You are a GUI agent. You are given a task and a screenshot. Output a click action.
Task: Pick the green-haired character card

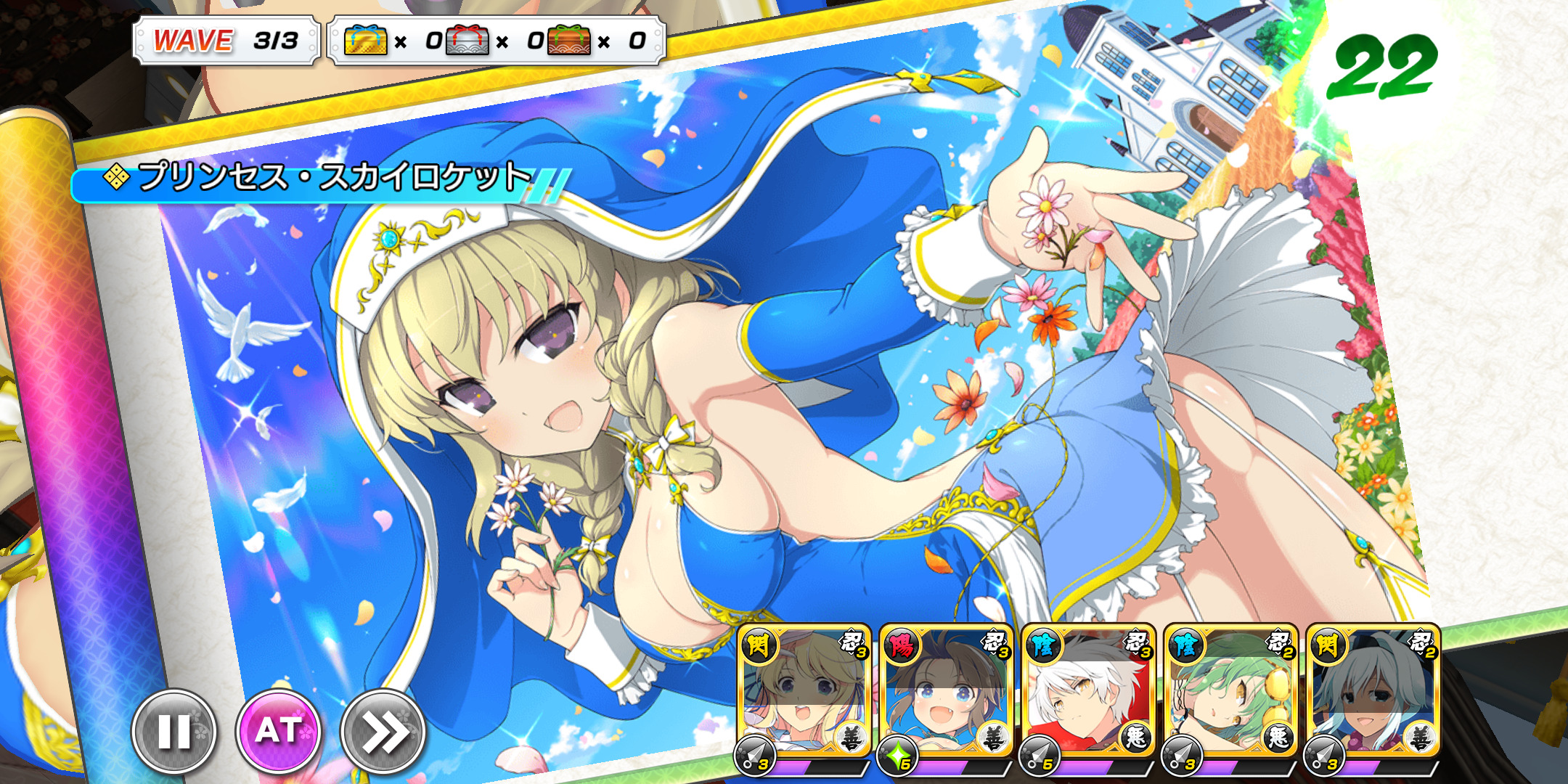pos(1230,693)
